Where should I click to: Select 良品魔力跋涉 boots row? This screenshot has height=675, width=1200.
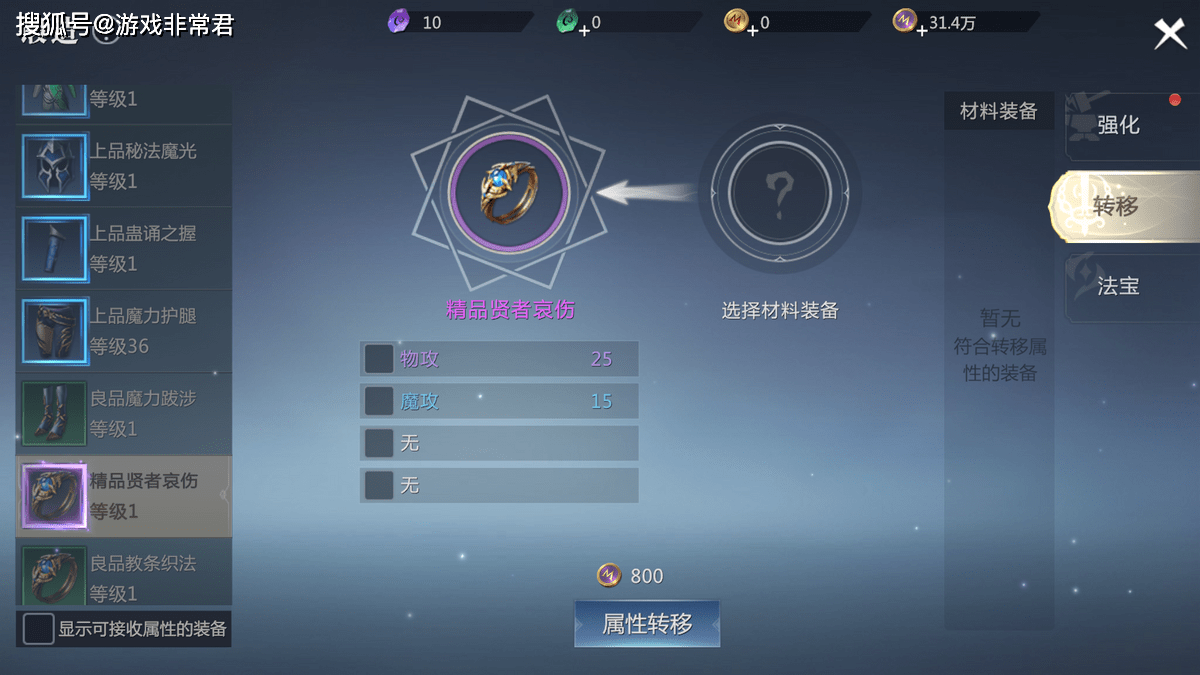point(123,413)
